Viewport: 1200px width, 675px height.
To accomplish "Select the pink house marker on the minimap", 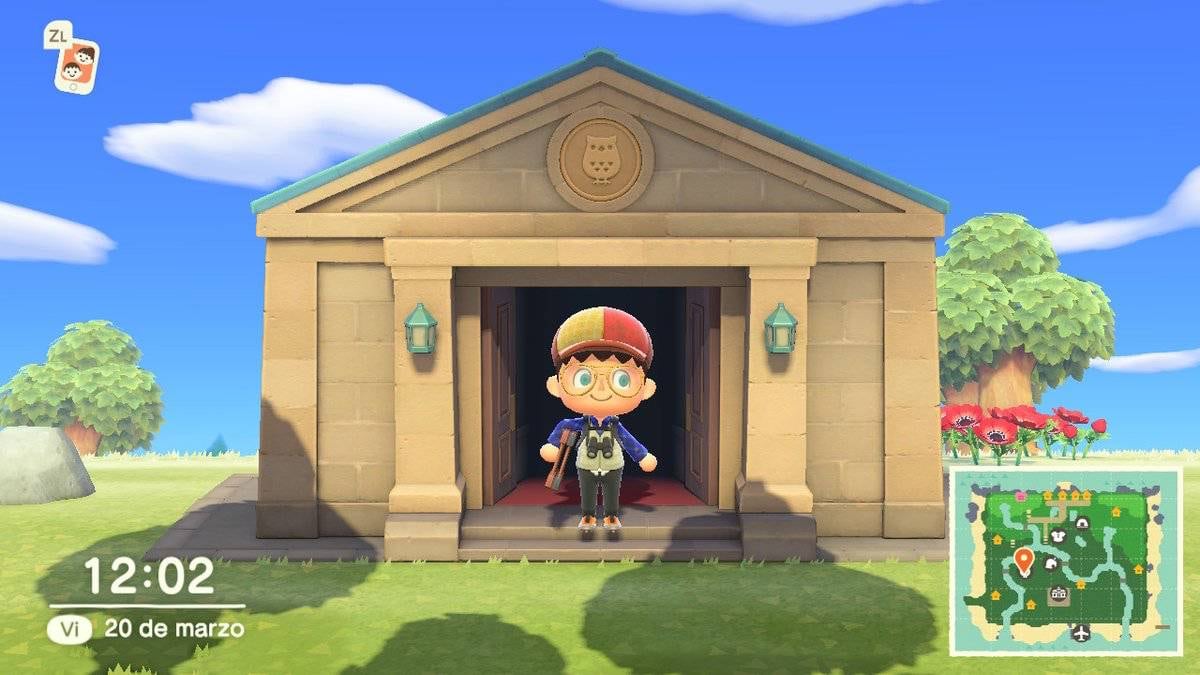I will [1019, 494].
